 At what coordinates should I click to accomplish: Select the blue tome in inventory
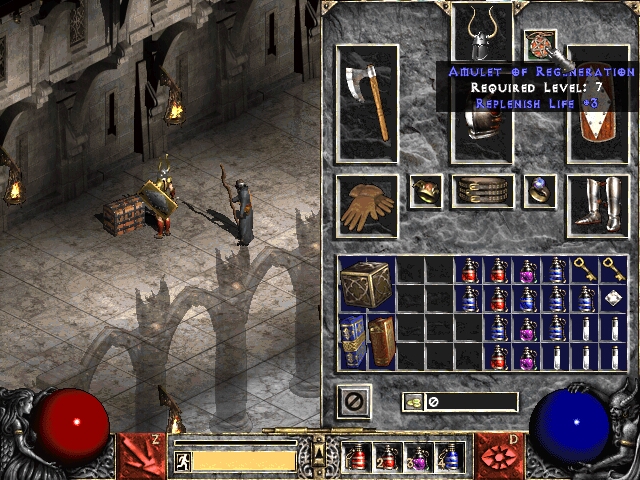pos(352,341)
